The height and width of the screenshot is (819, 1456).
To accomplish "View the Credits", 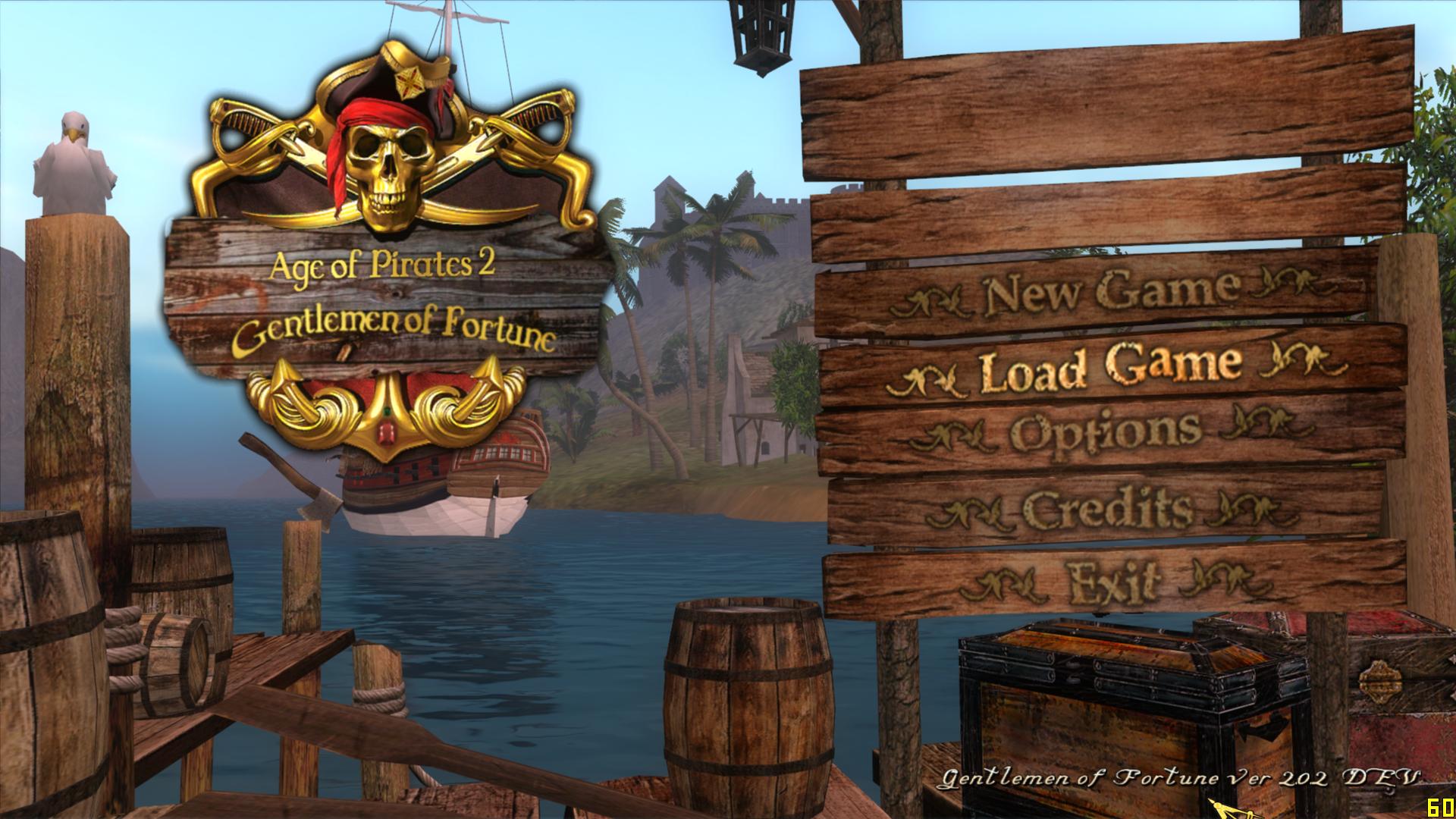I will [1107, 510].
